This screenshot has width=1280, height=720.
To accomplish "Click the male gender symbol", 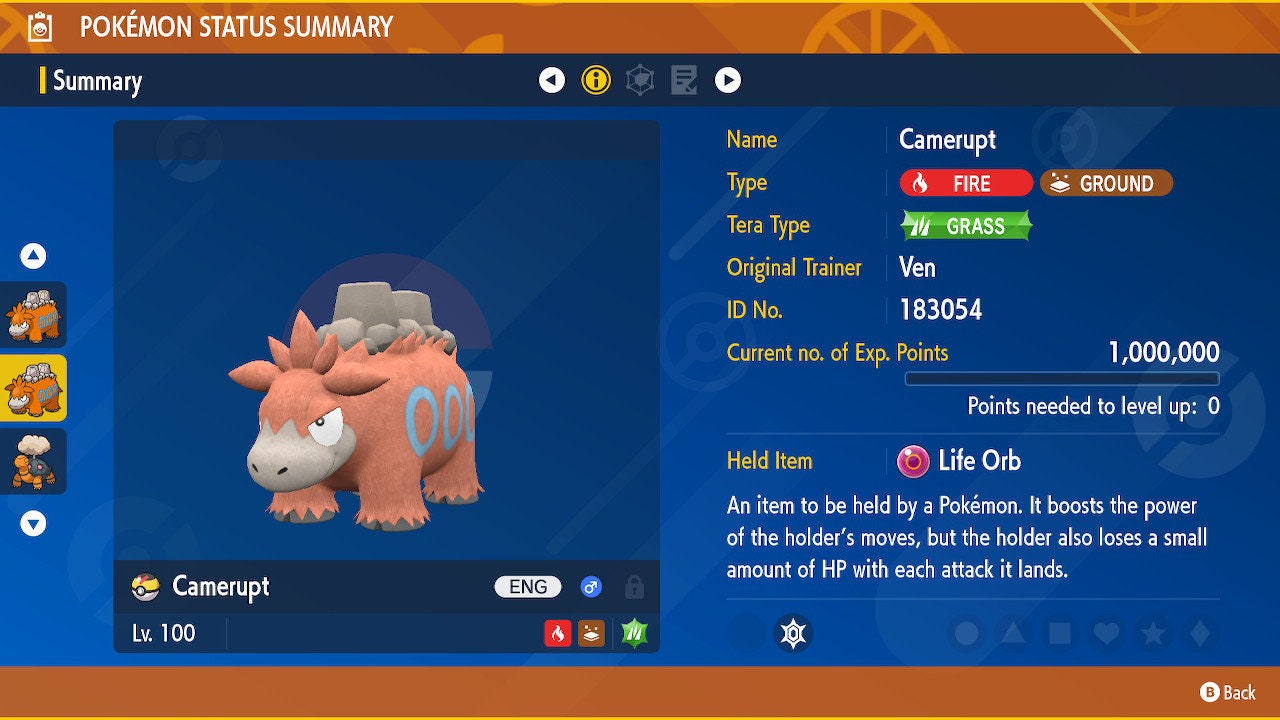I will click(x=592, y=587).
